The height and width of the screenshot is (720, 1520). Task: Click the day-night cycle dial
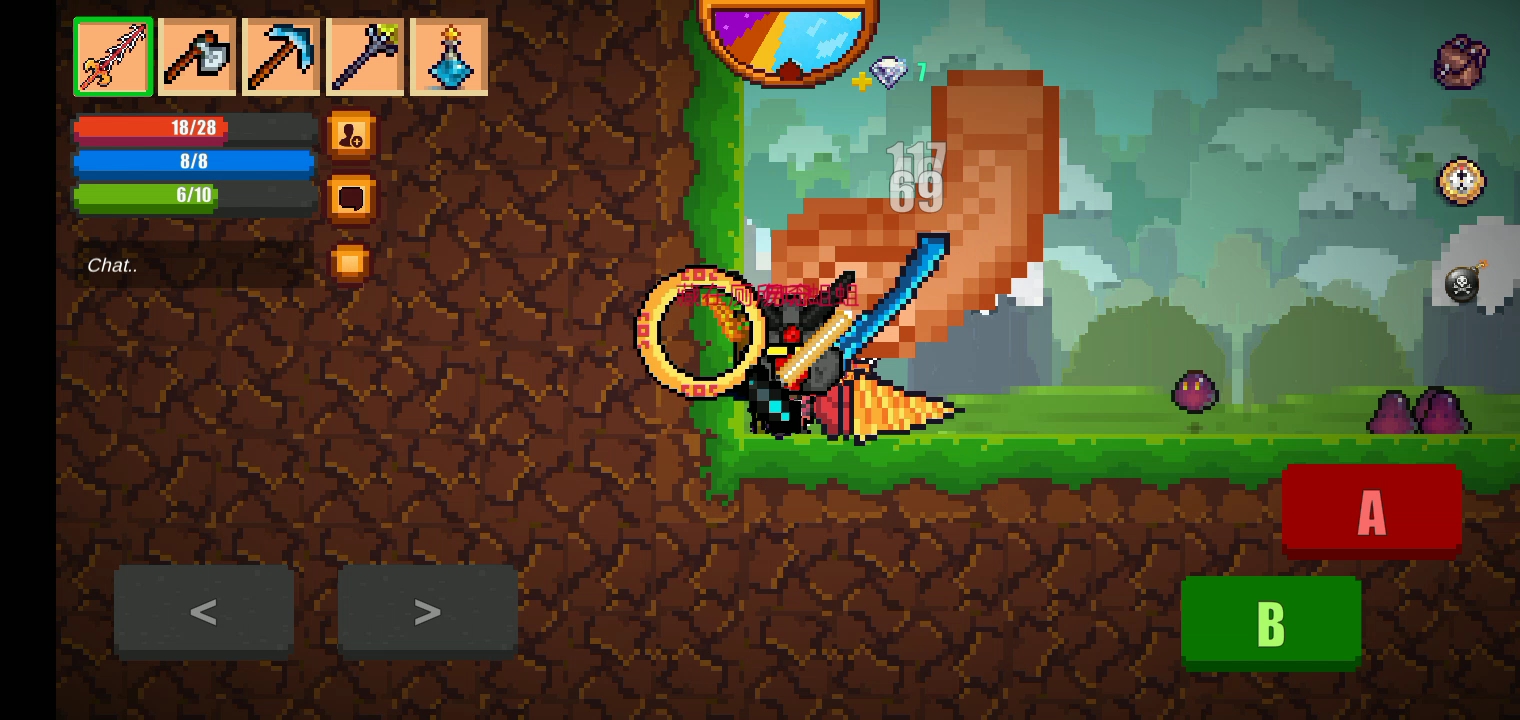point(788,40)
